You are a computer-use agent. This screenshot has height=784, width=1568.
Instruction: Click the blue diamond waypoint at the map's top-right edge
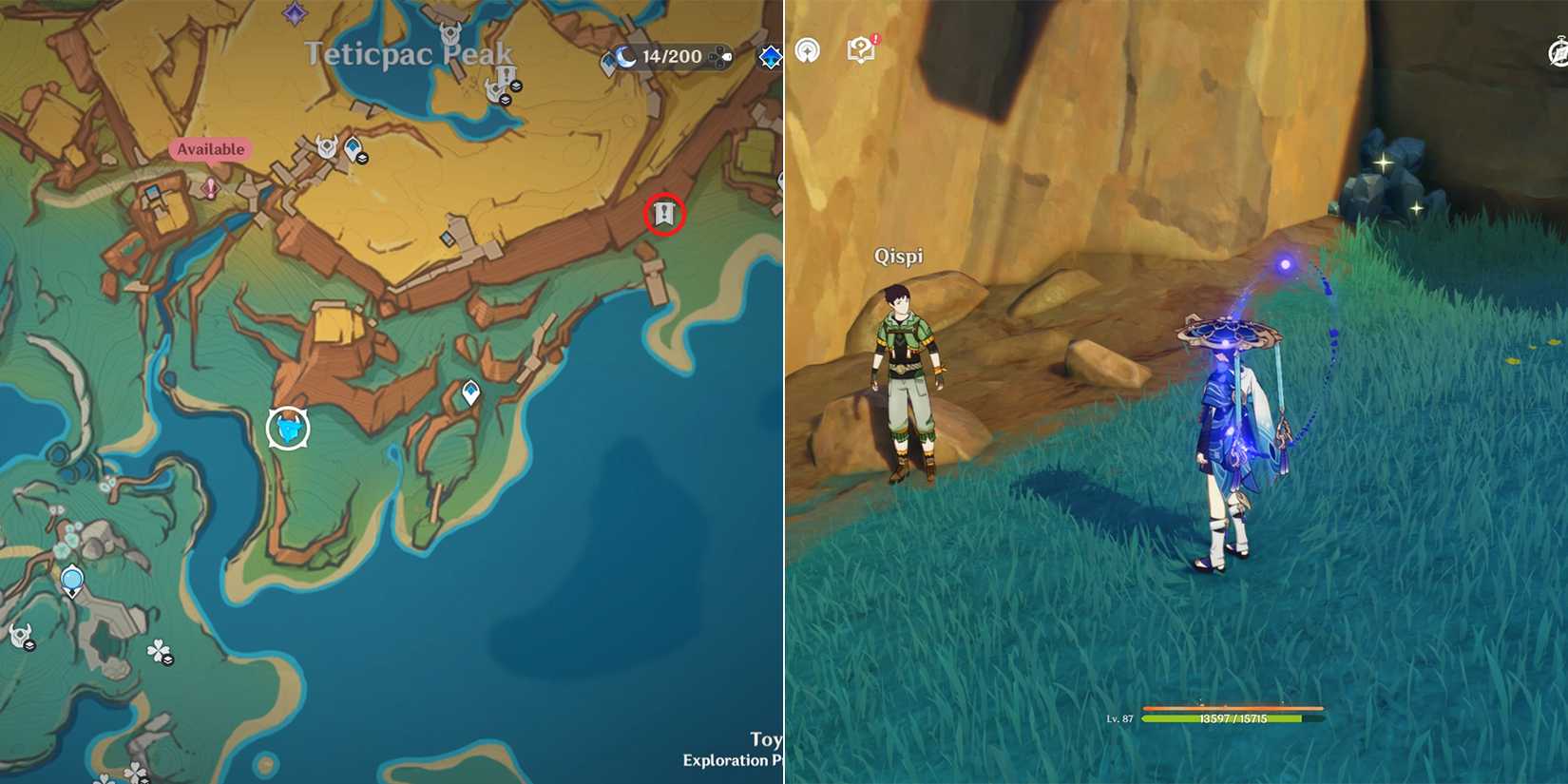point(771,58)
